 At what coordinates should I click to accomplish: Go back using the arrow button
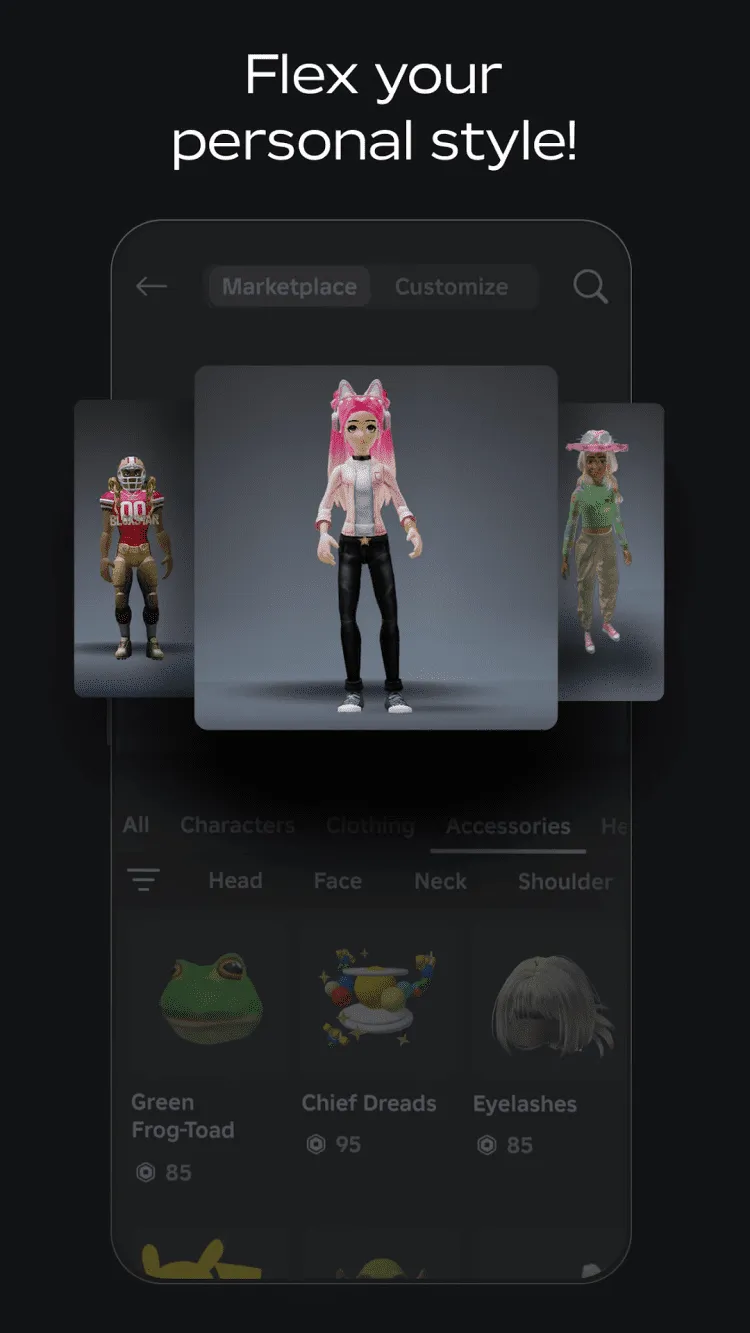click(151, 287)
